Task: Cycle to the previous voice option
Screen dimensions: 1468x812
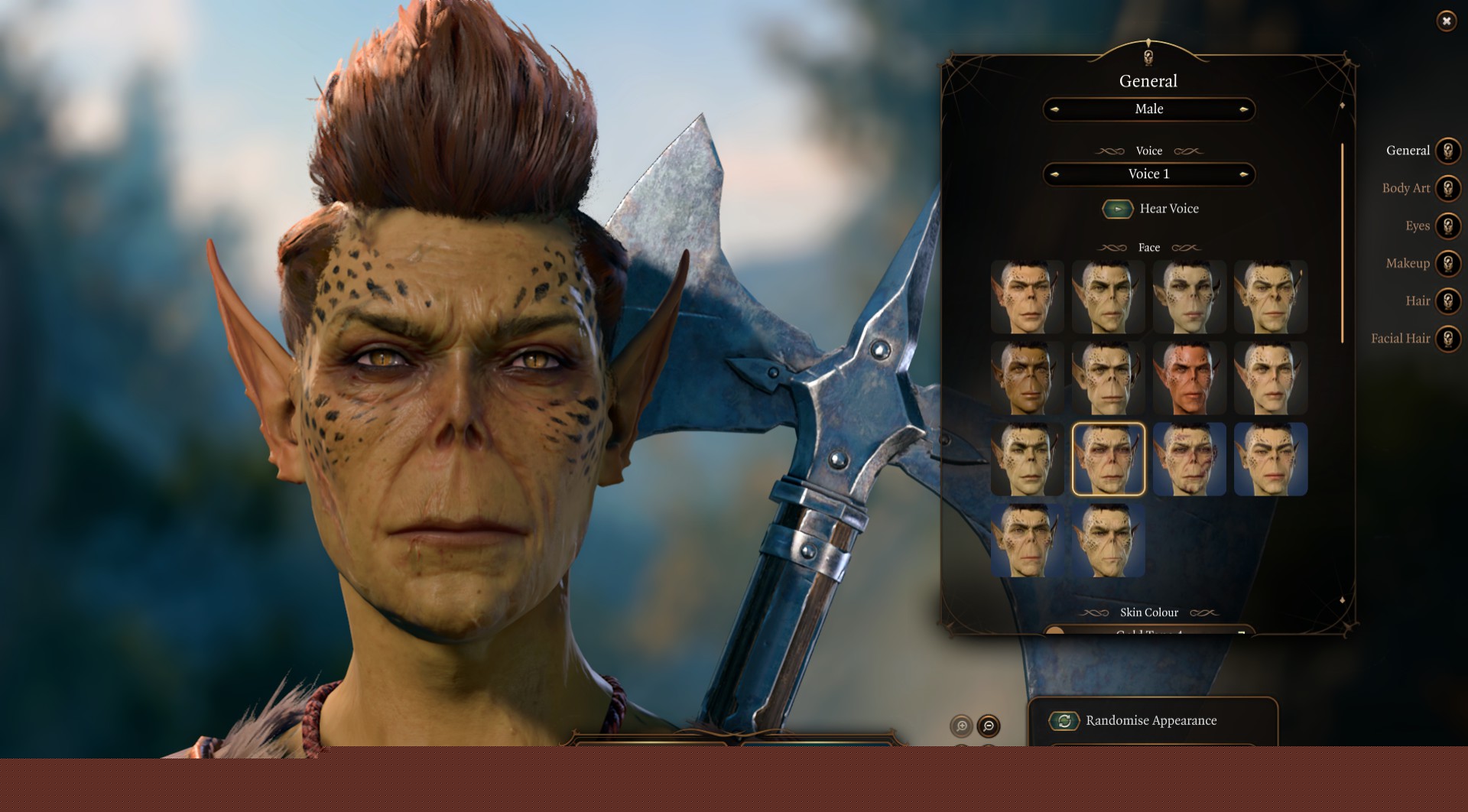Action: tap(1055, 174)
